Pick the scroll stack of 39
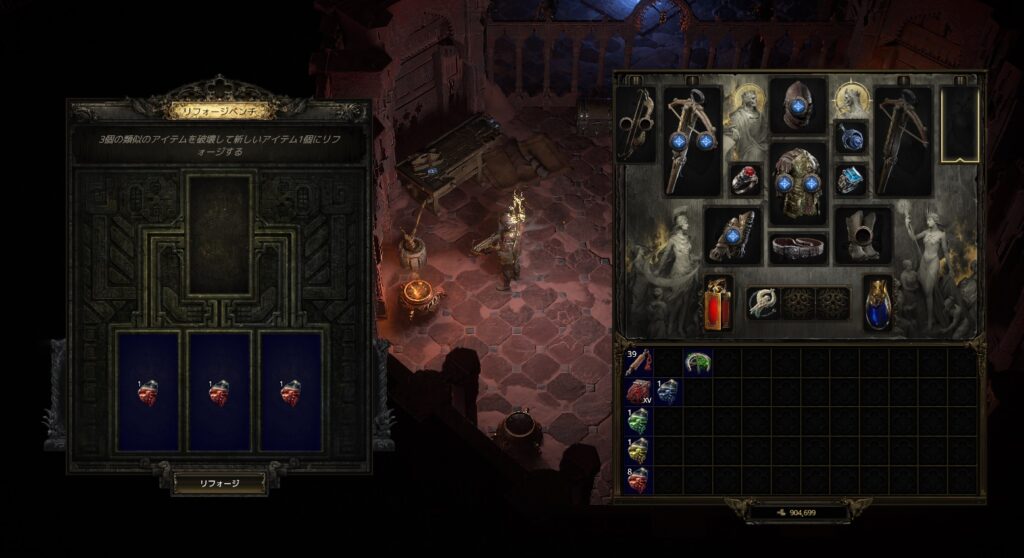1024x558 pixels. [x=638, y=362]
